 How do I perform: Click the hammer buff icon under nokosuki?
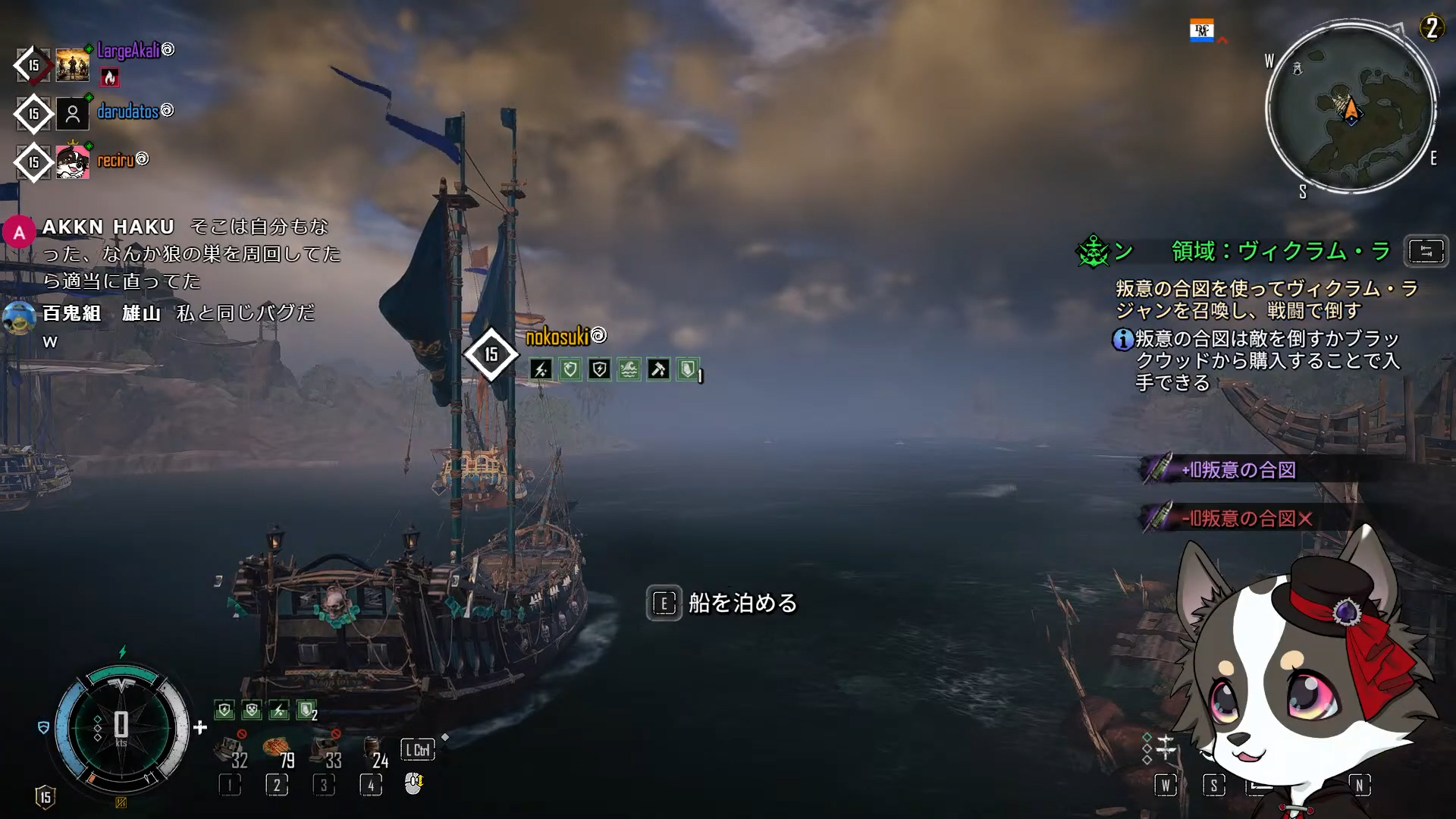tap(658, 370)
